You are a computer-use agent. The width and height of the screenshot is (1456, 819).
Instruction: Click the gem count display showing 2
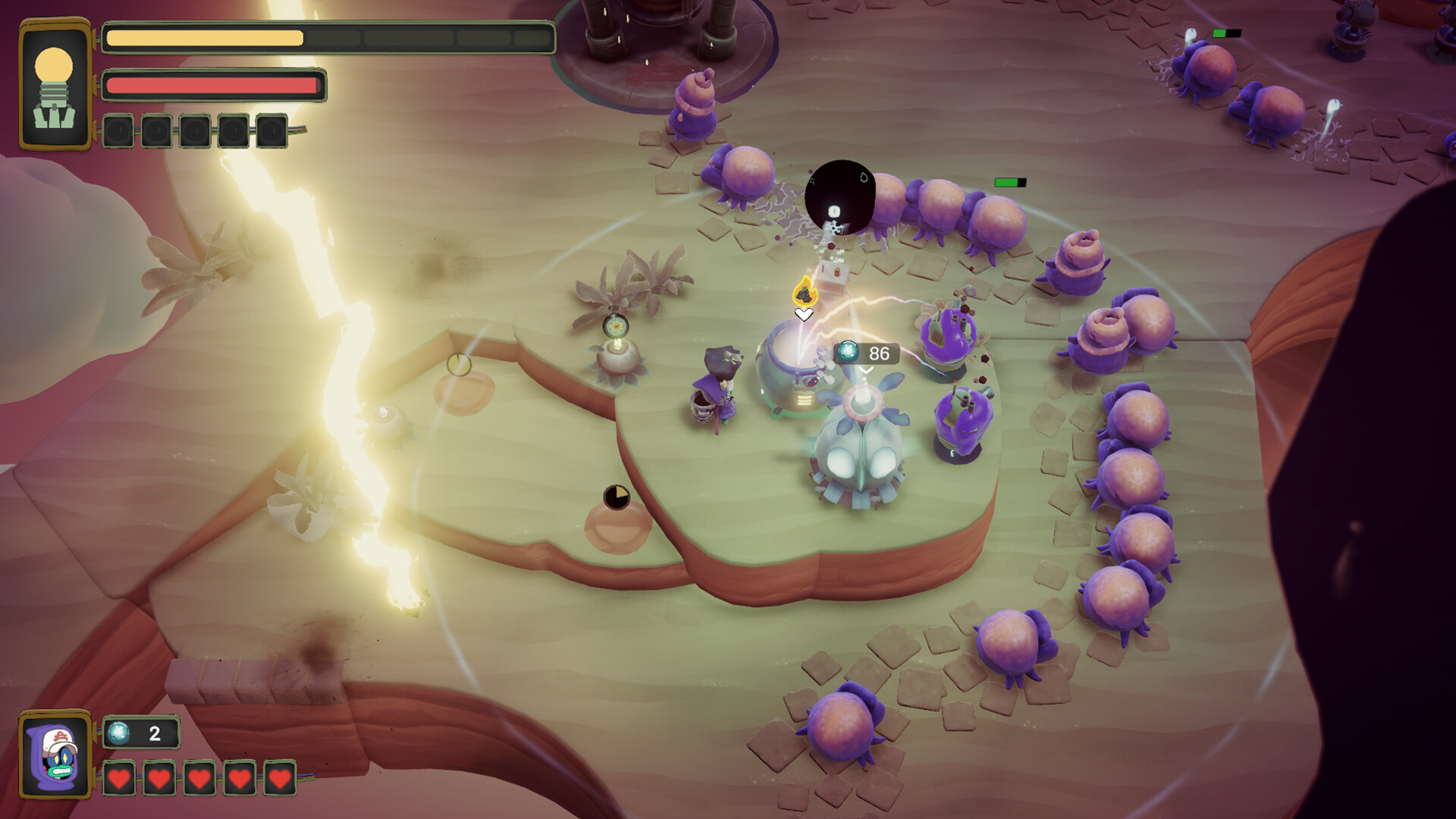tap(140, 733)
